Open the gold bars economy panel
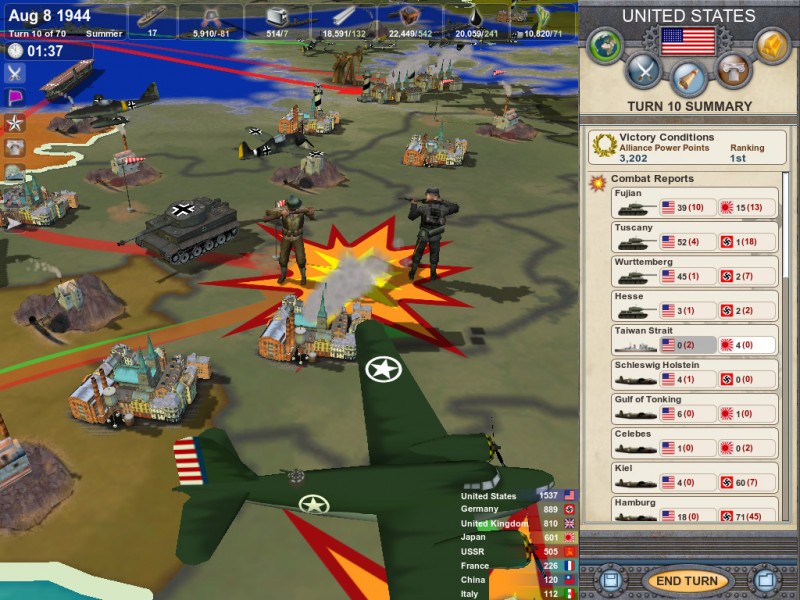The image size is (800, 600). pos(772,46)
